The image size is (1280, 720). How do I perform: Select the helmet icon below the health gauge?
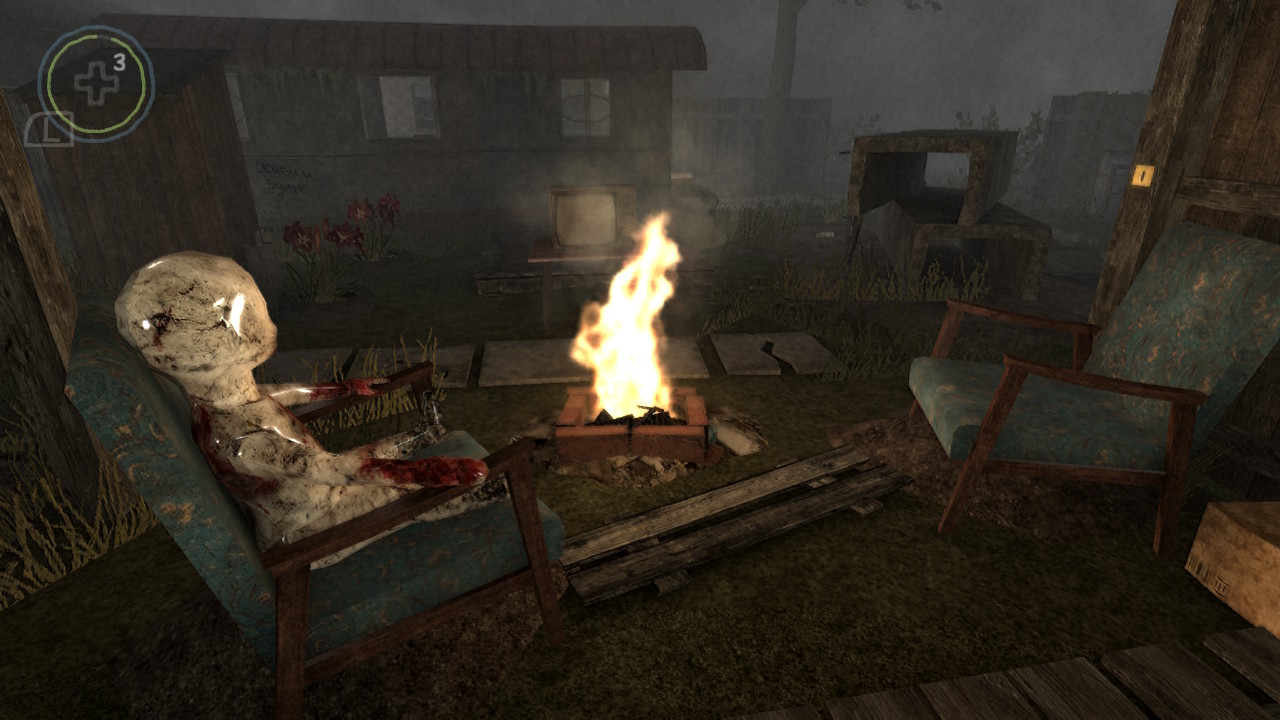(45, 130)
